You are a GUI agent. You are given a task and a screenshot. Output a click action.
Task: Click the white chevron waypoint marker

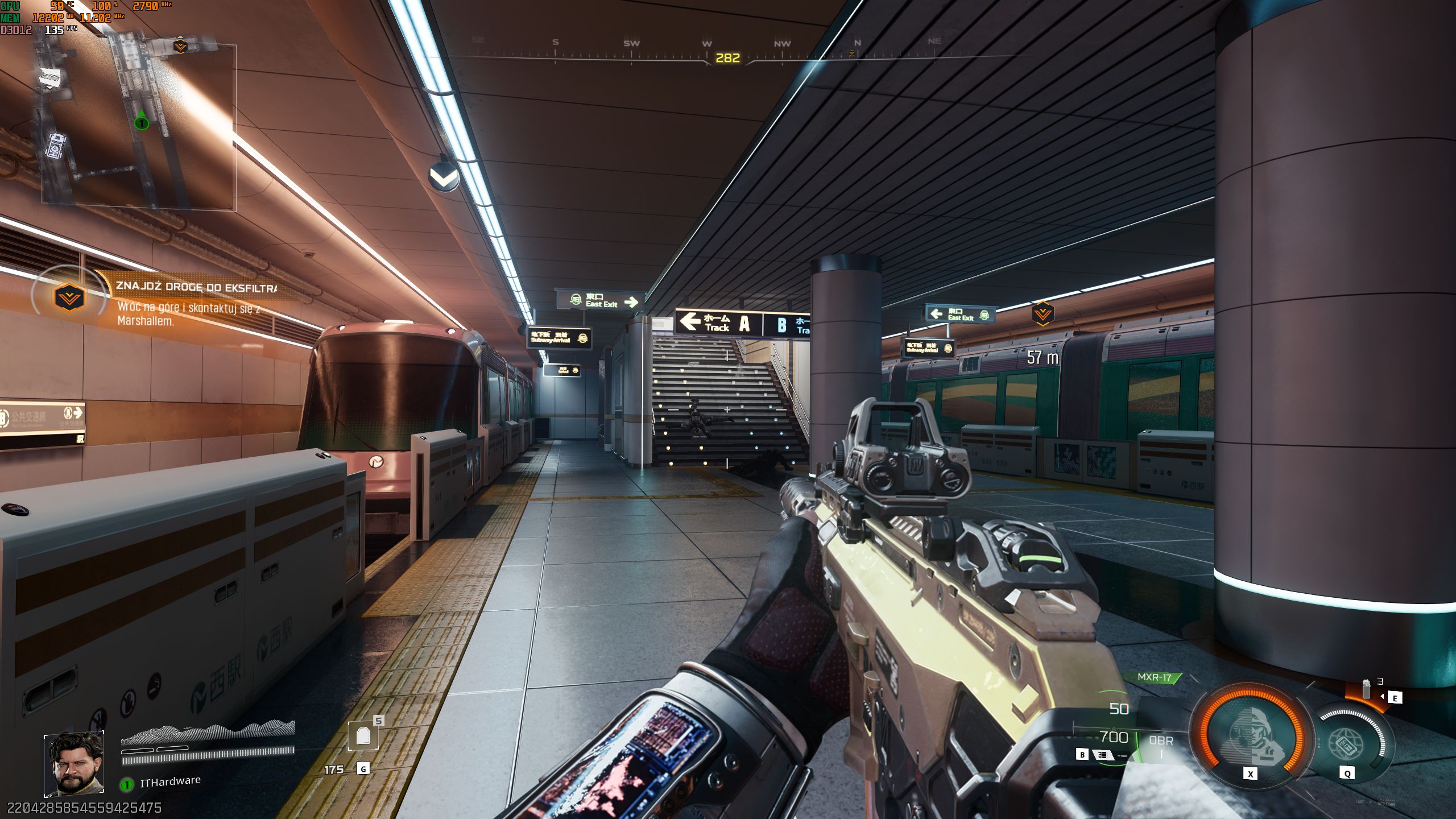[x=444, y=177]
